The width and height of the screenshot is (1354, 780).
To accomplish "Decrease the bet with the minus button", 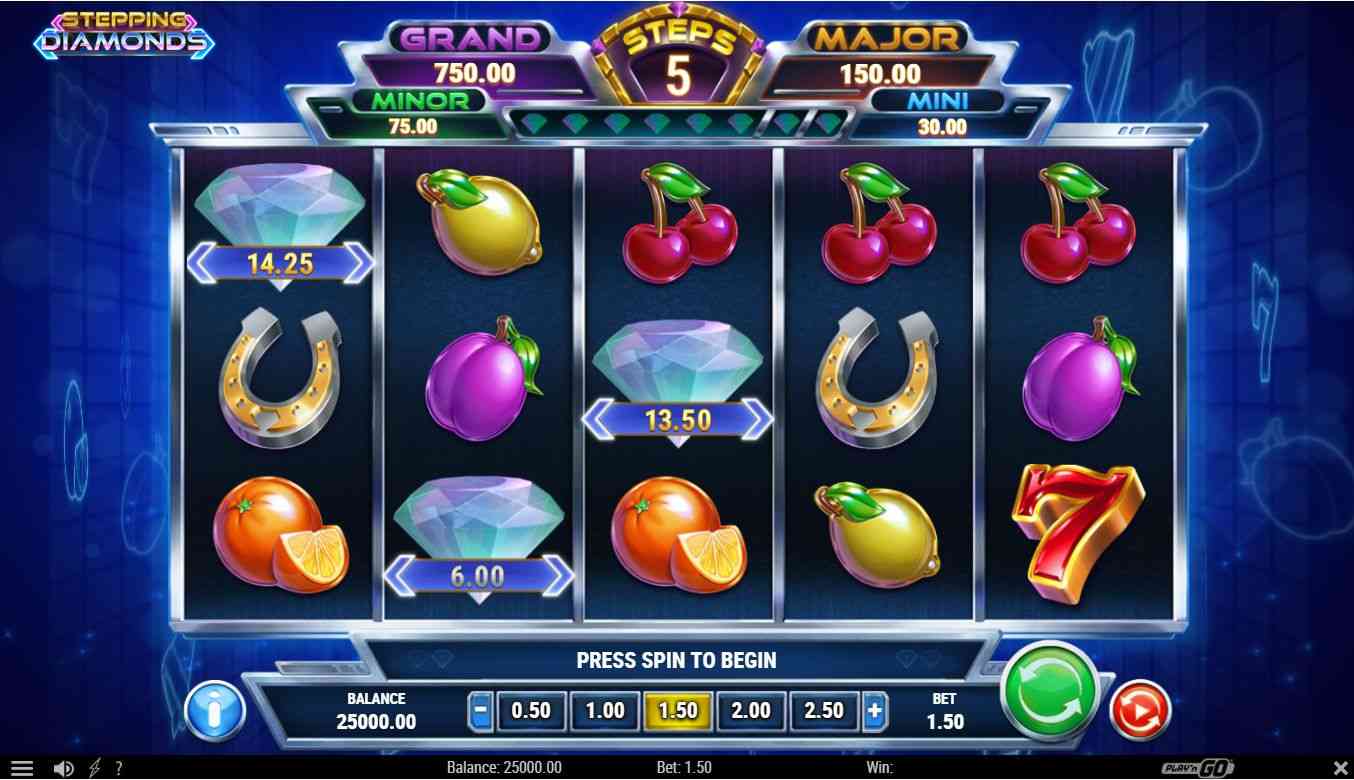I will click(x=481, y=711).
